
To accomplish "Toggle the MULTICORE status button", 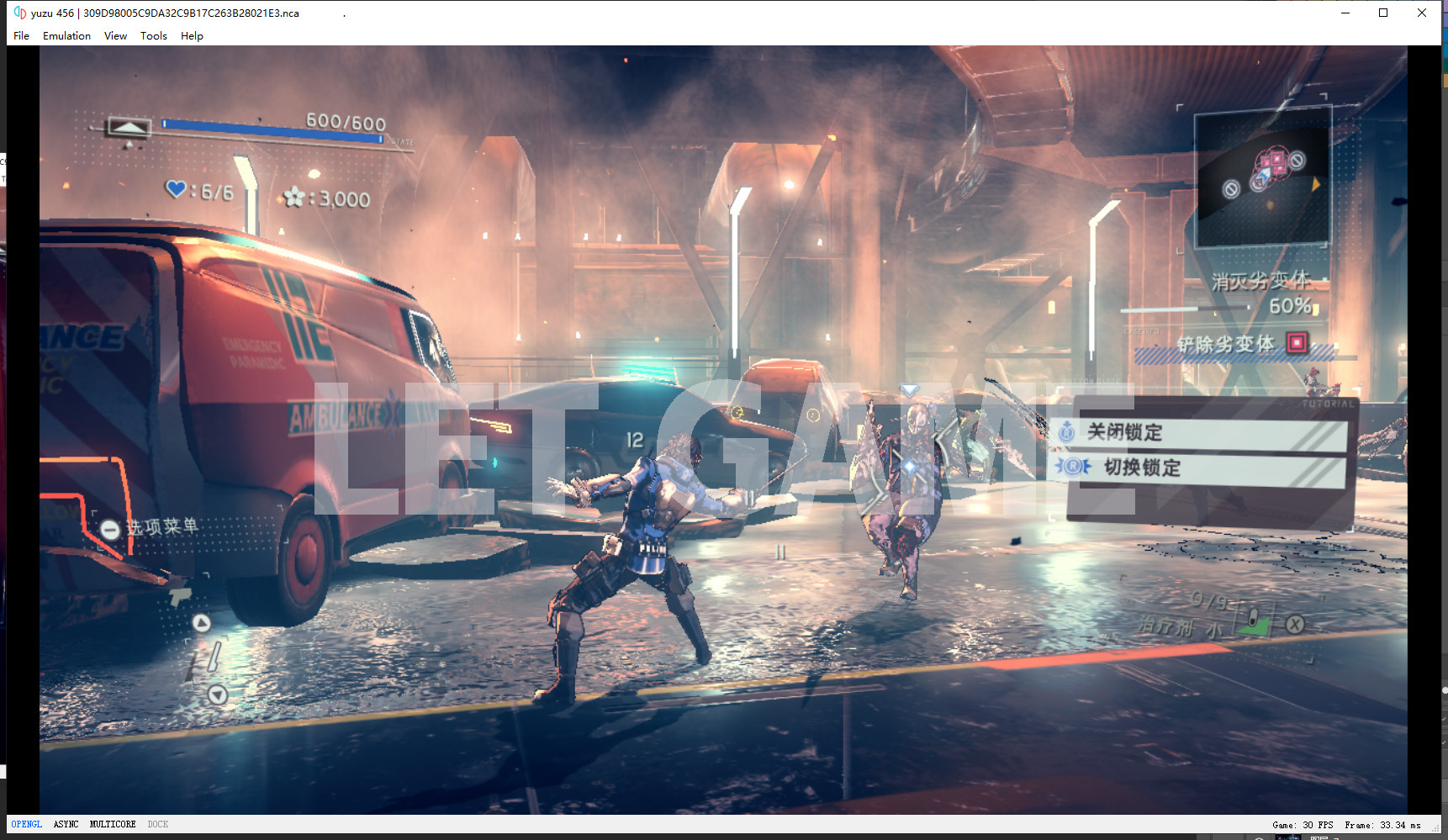I will pos(113,825).
